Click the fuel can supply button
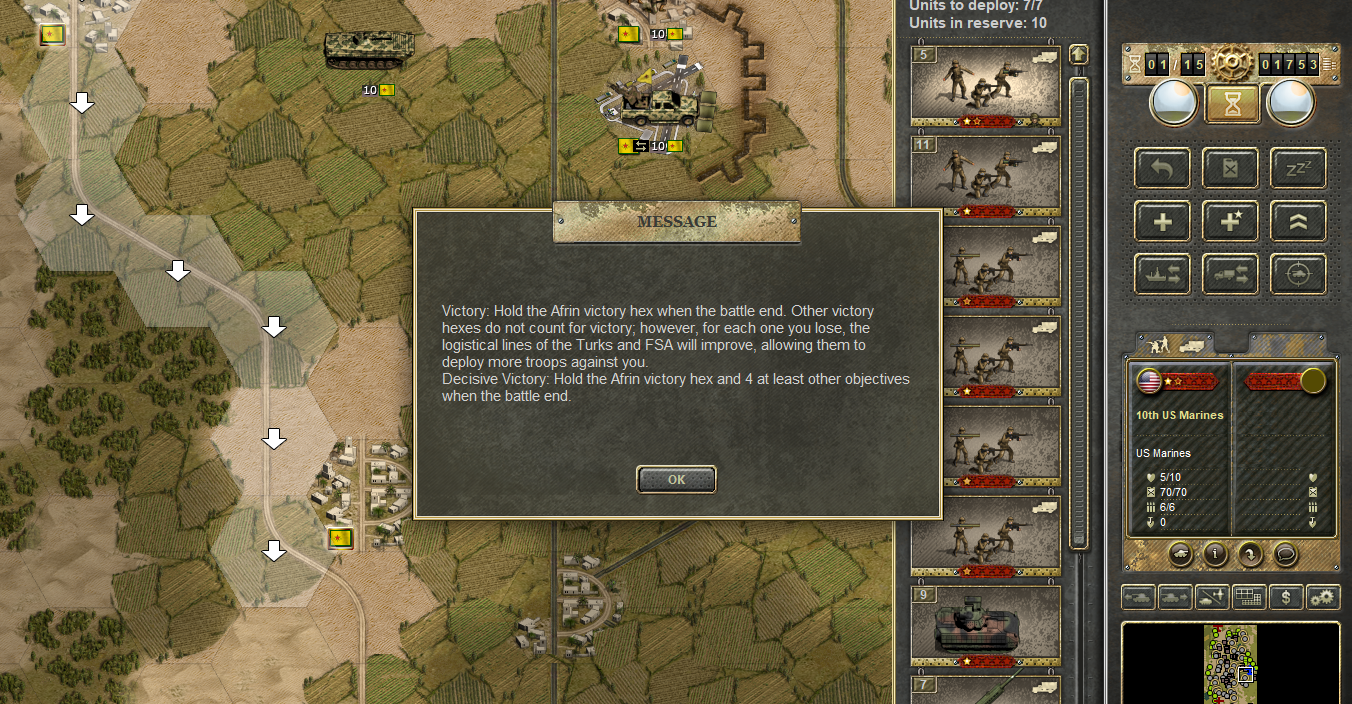Image resolution: width=1352 pixels, height=704 pixels. [1231, 169]
